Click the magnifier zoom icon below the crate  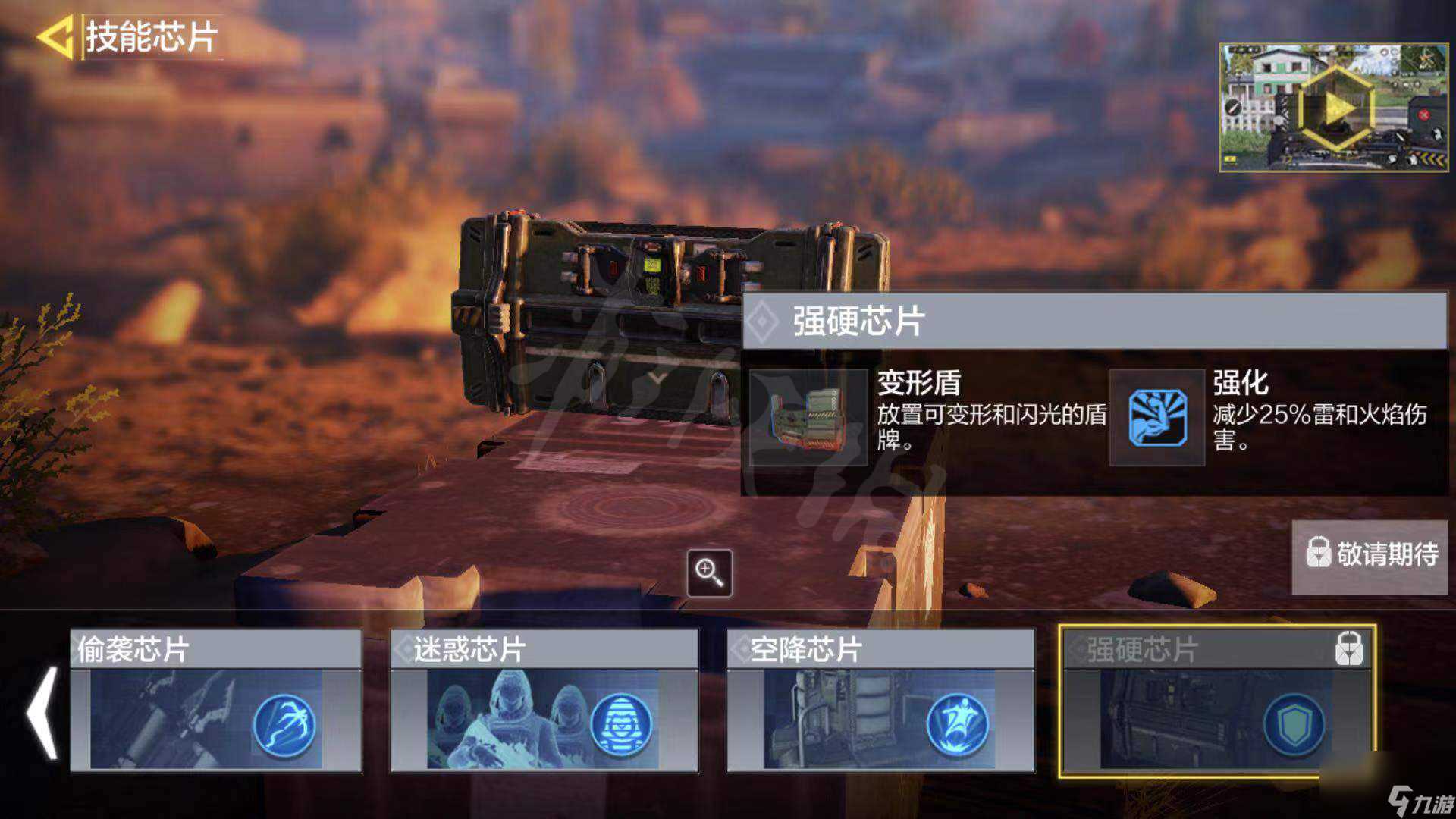click(708, 571)
